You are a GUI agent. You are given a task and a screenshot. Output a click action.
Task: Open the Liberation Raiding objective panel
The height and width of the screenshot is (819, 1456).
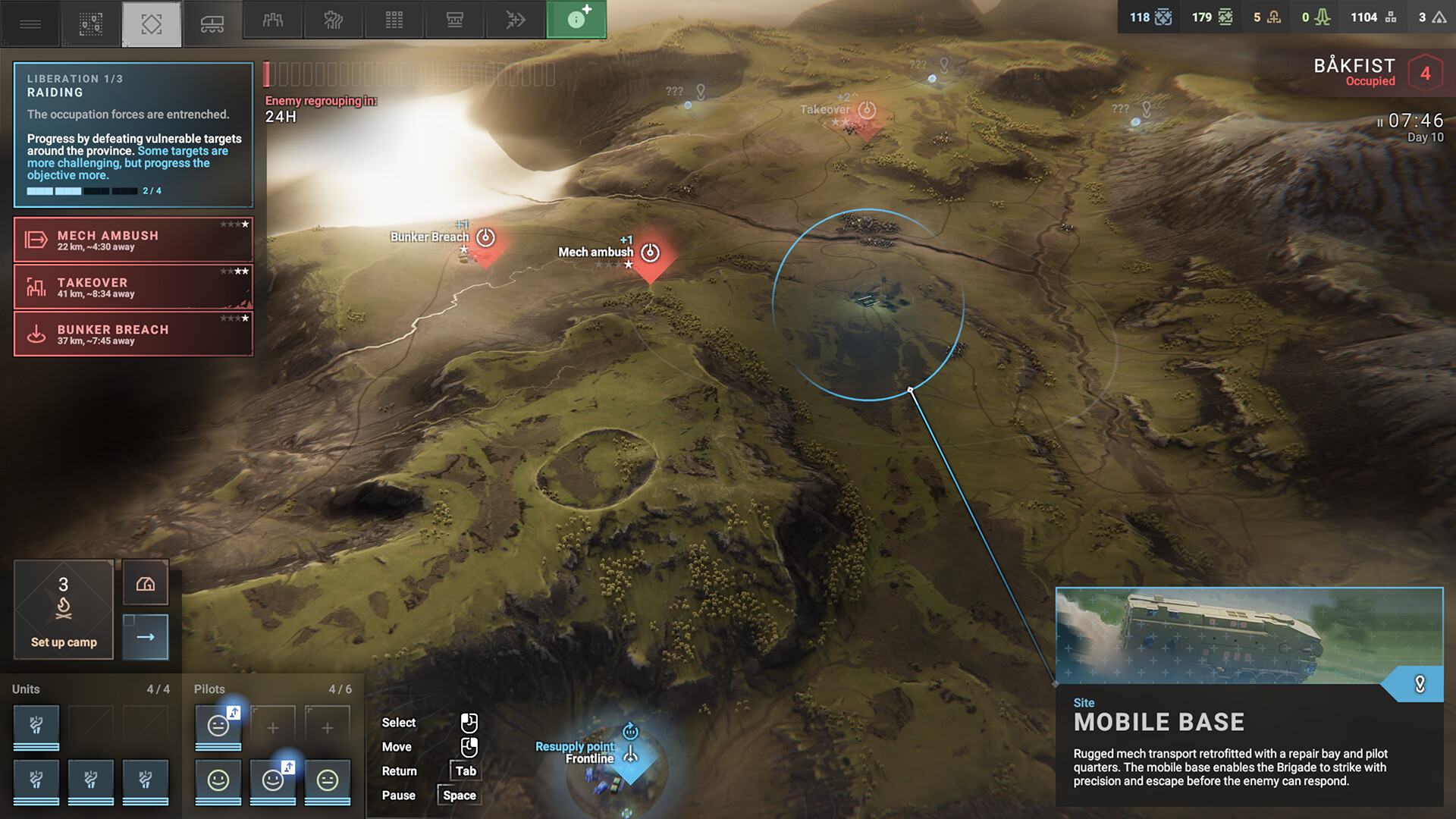[133, 135]
